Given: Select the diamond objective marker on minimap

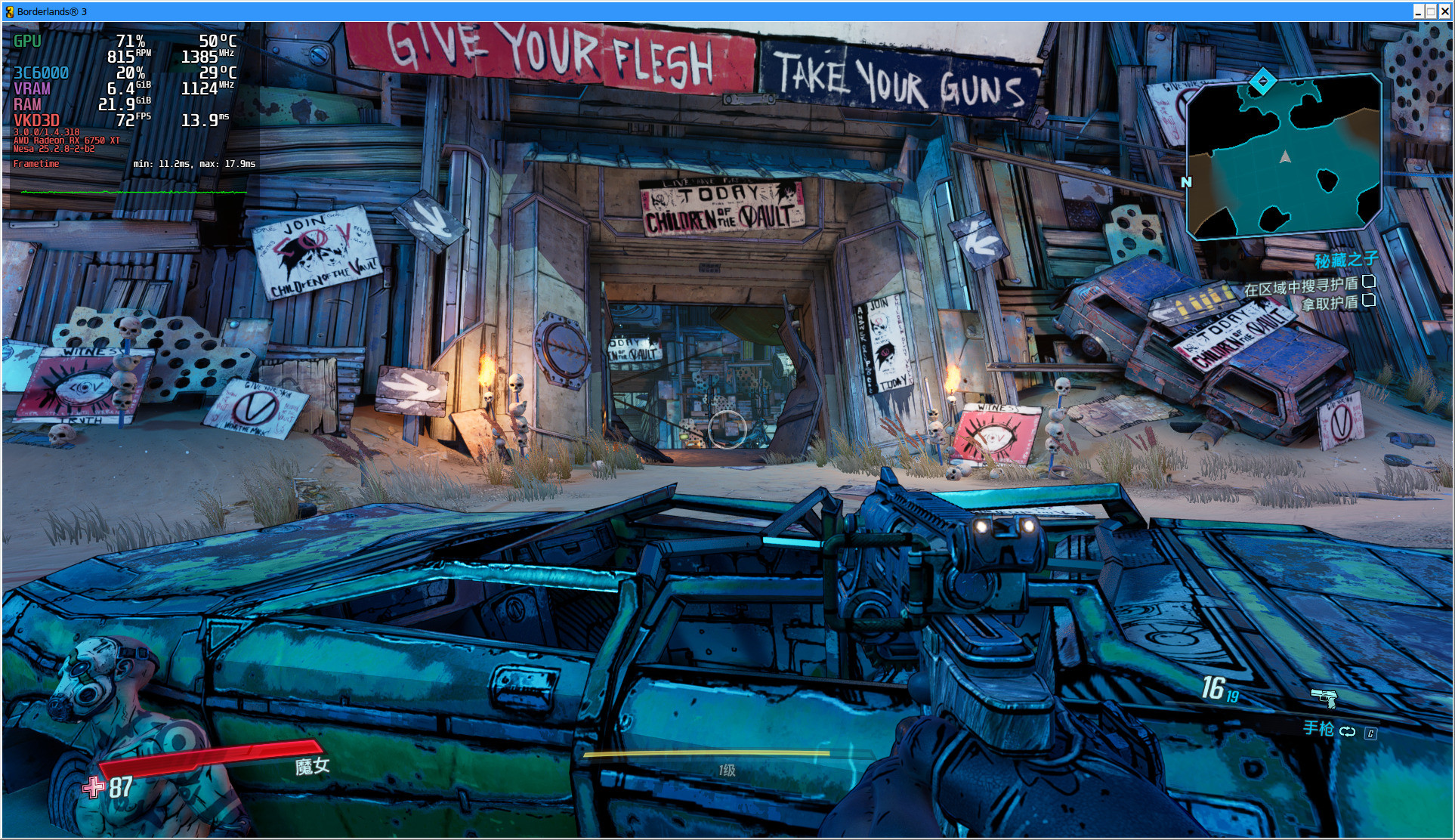Looking at the screenshot, I should click(x=1262, y=82).
